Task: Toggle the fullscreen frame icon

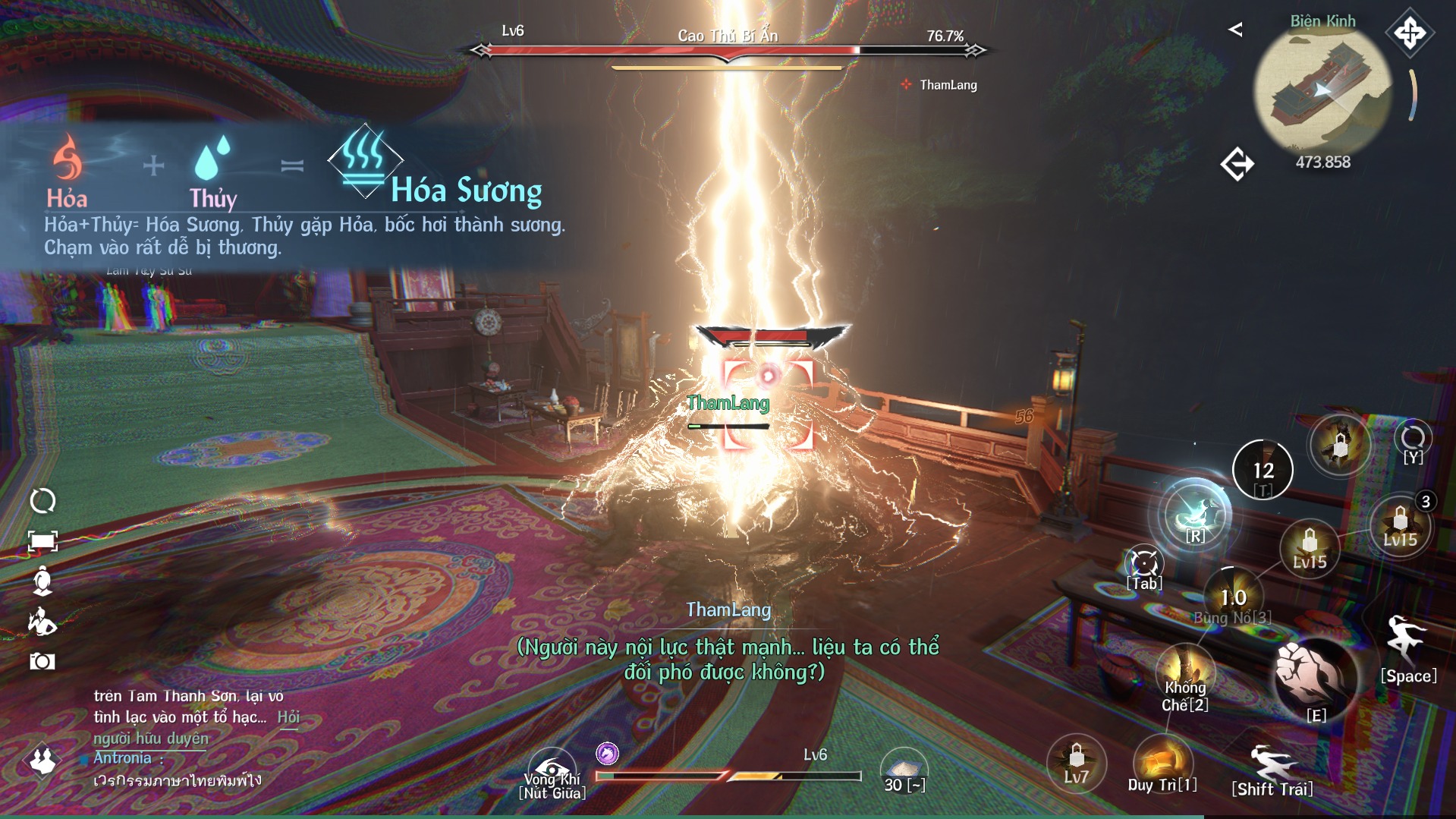Action: coord(42,540)
